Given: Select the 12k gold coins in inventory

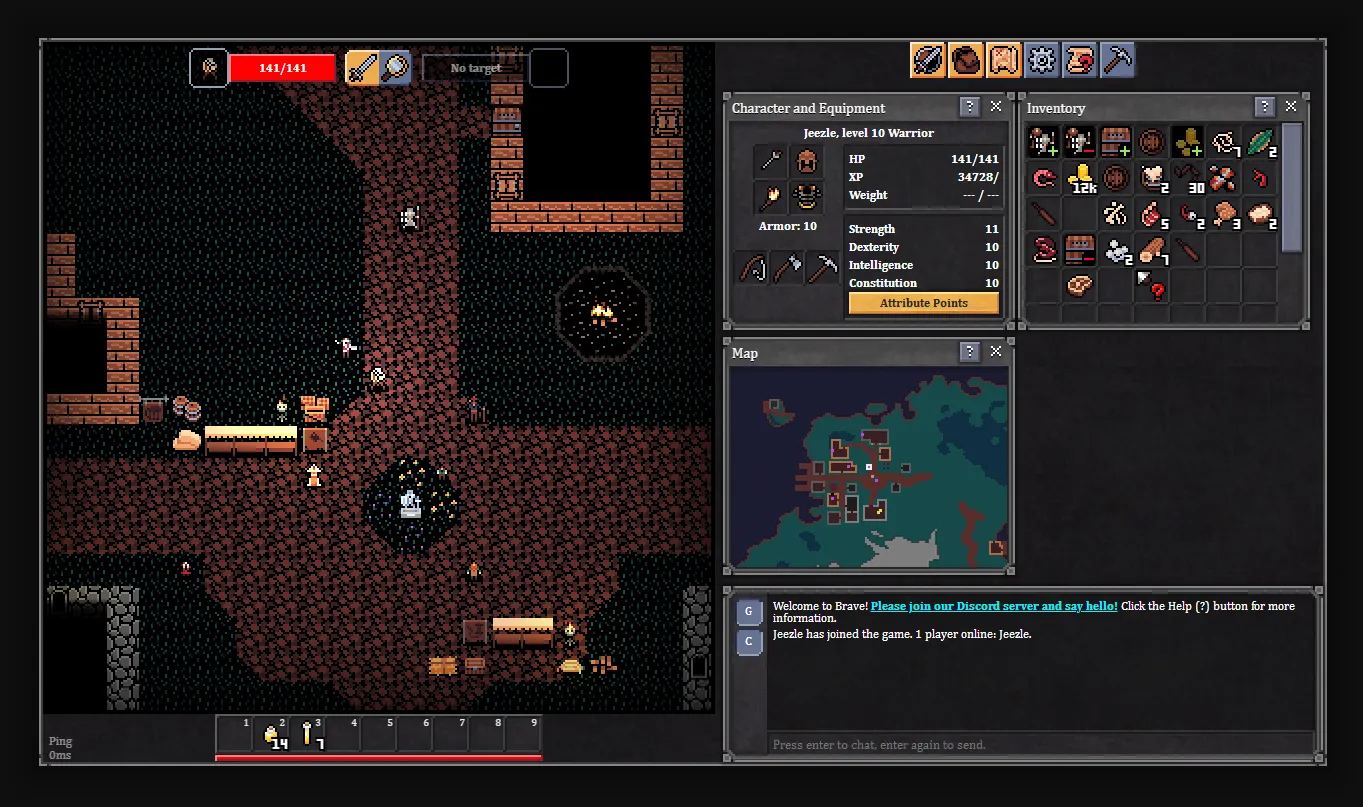Looking at the screenshot, I should pos(1080,177).
